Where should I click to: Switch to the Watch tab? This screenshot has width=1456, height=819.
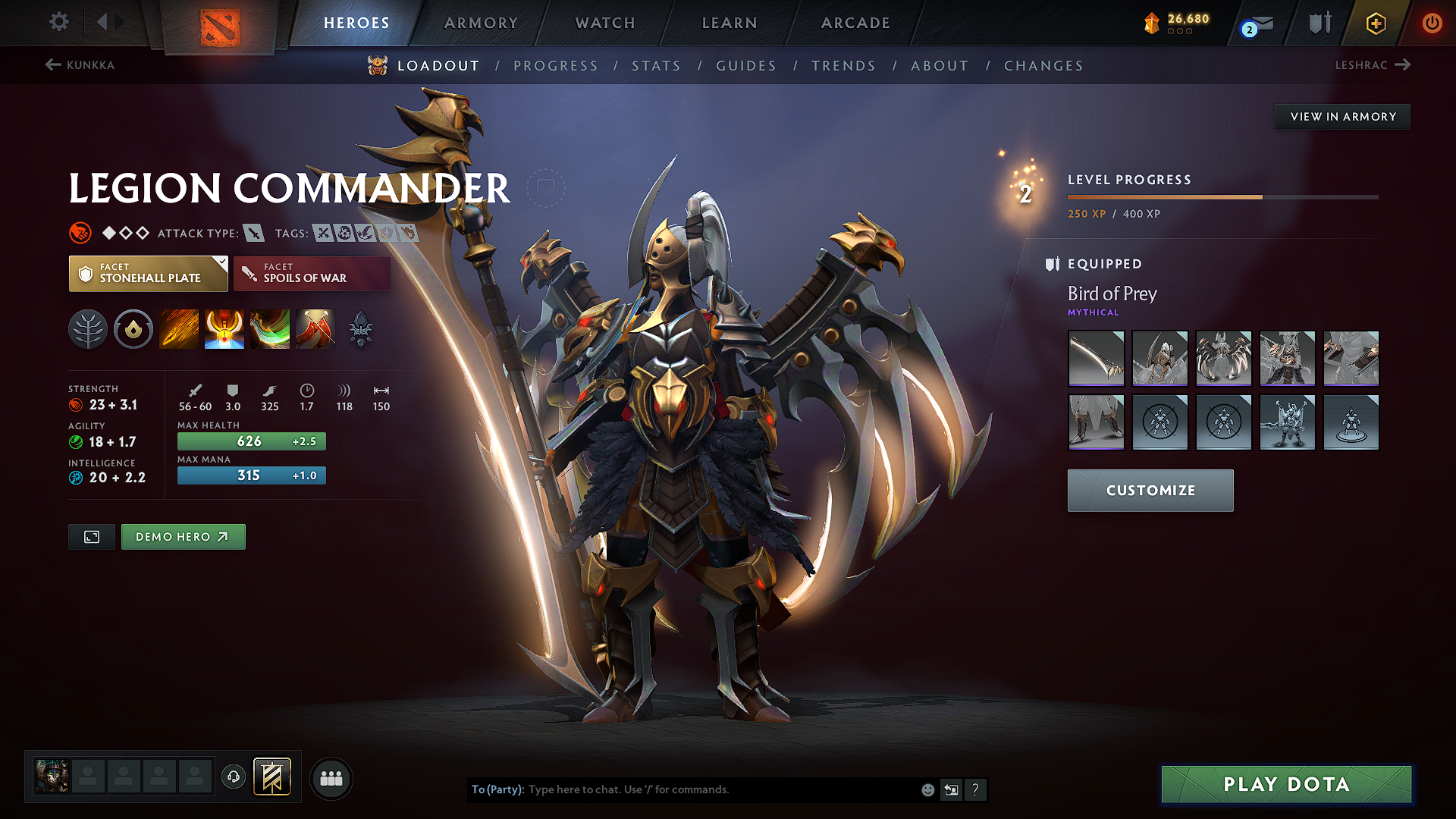tap(605, 23)
